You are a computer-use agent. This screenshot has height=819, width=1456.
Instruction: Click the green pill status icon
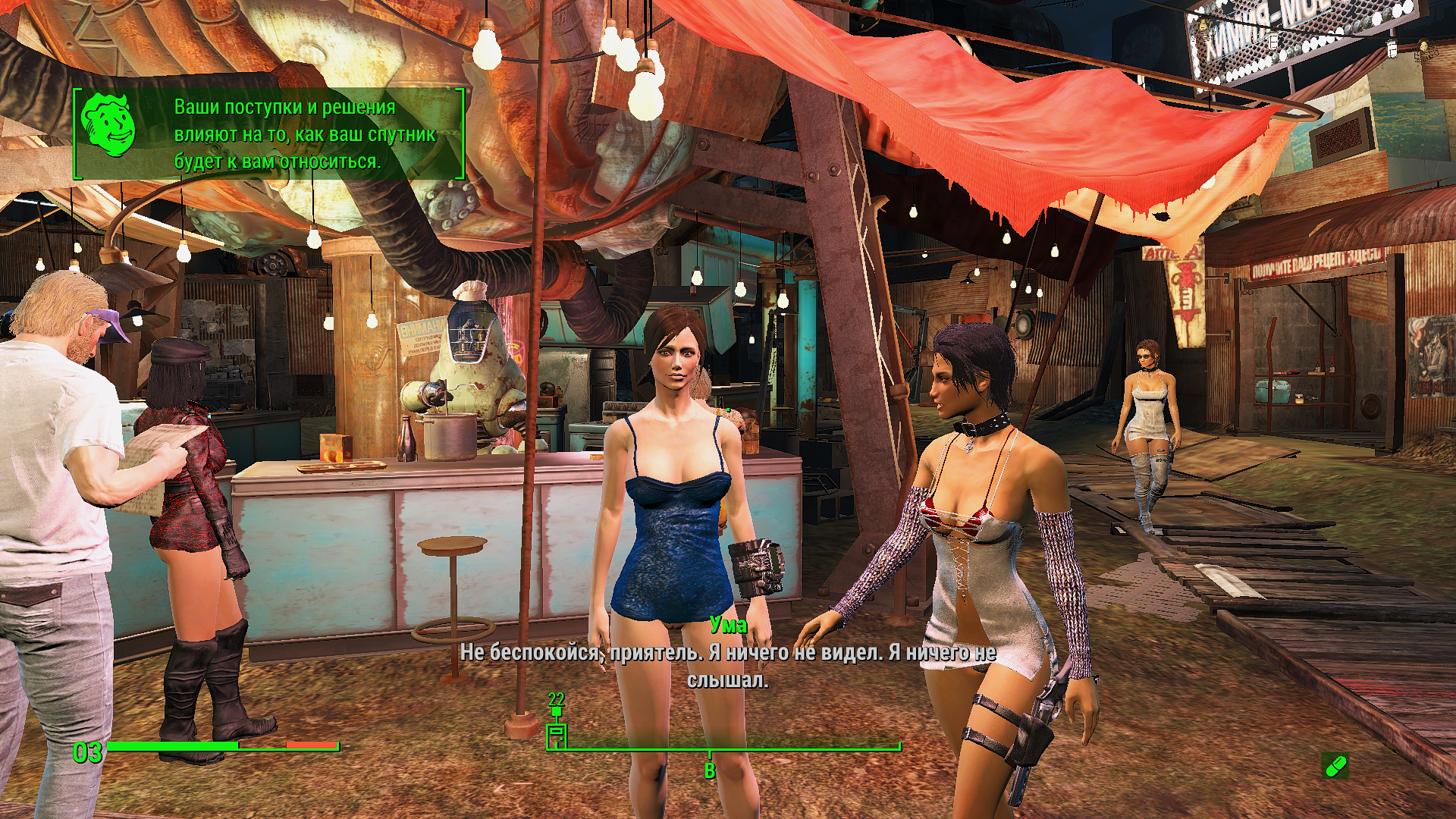tap(1335, 765)
